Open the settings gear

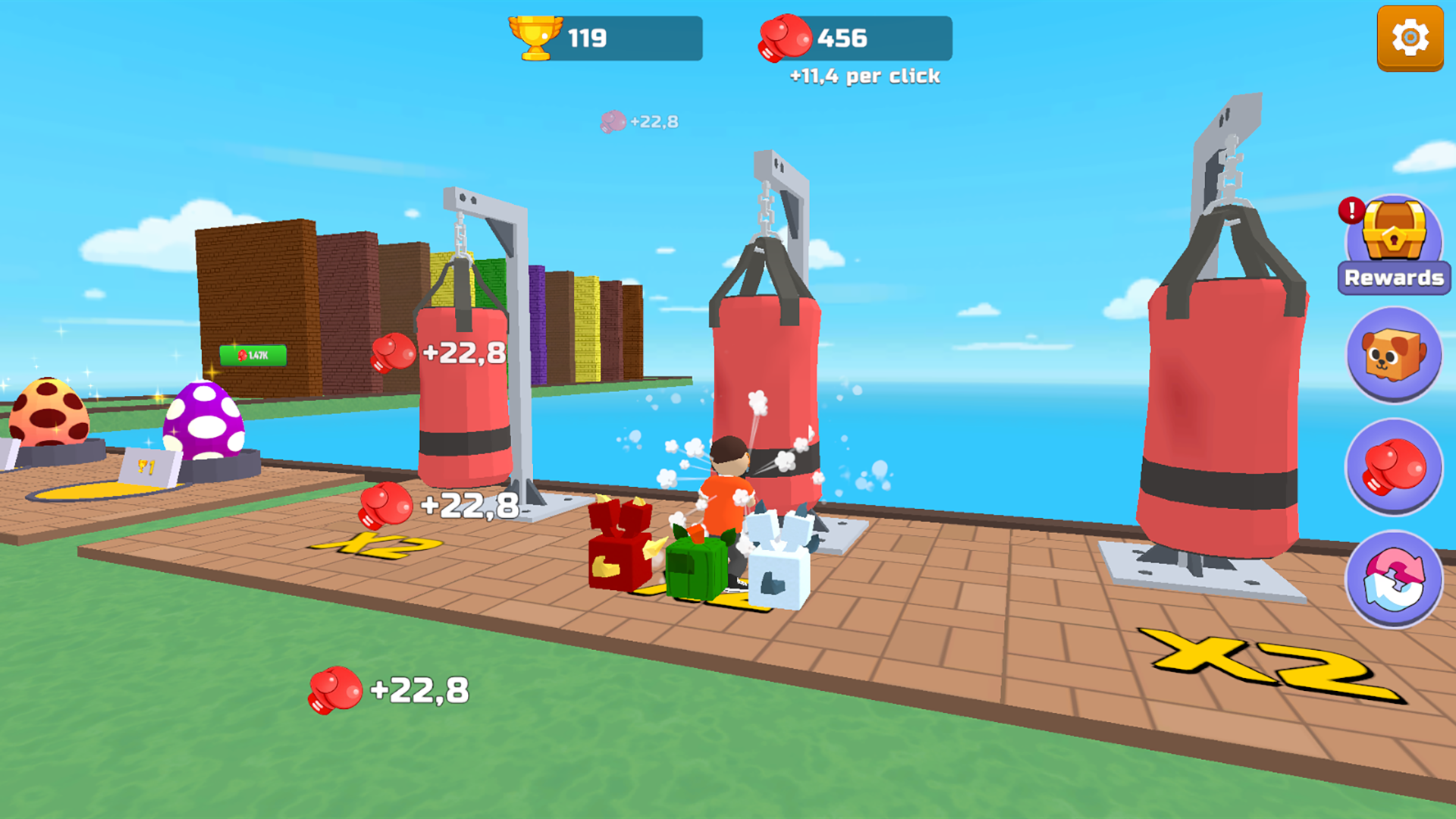(1410, 36)
